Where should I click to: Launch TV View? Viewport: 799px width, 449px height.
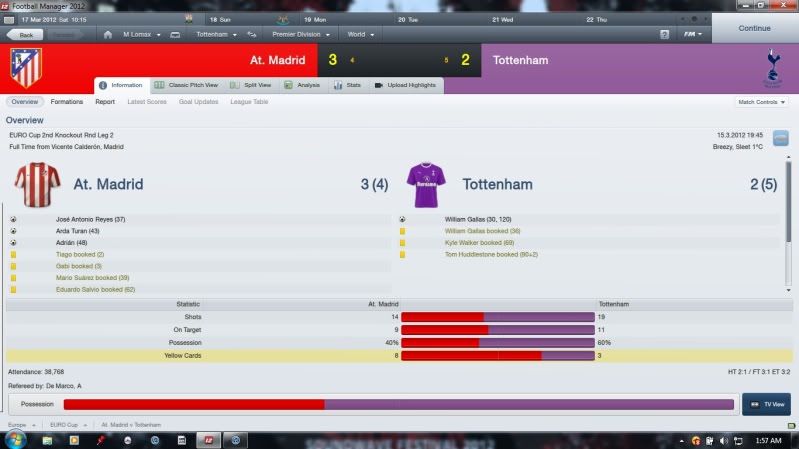[766, 405]
